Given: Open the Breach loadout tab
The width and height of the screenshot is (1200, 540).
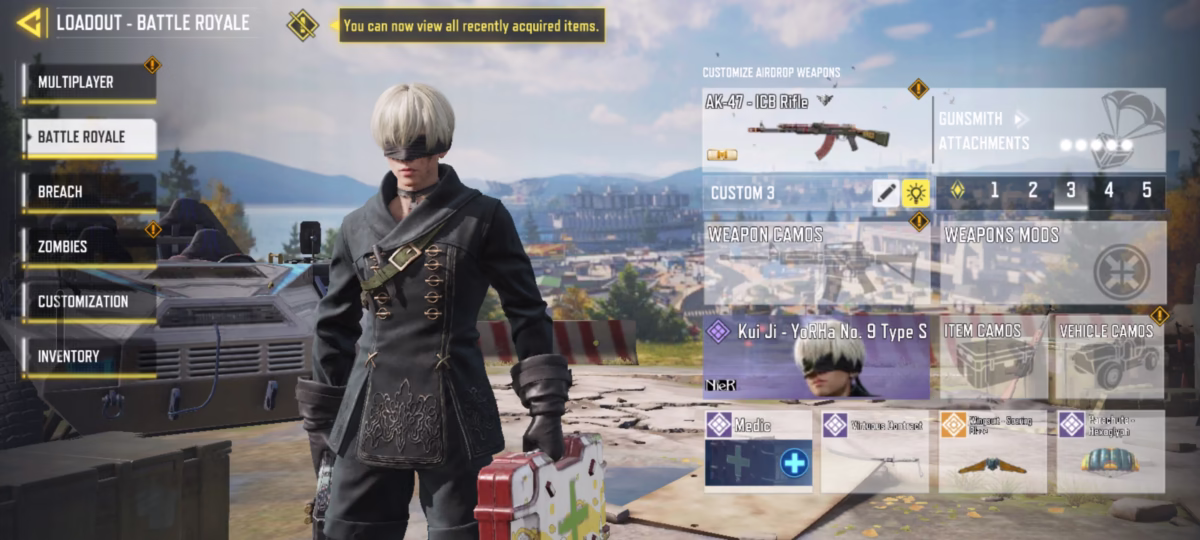Looking at the screenshot, I should pyautogui.click(x=89, y=191).
